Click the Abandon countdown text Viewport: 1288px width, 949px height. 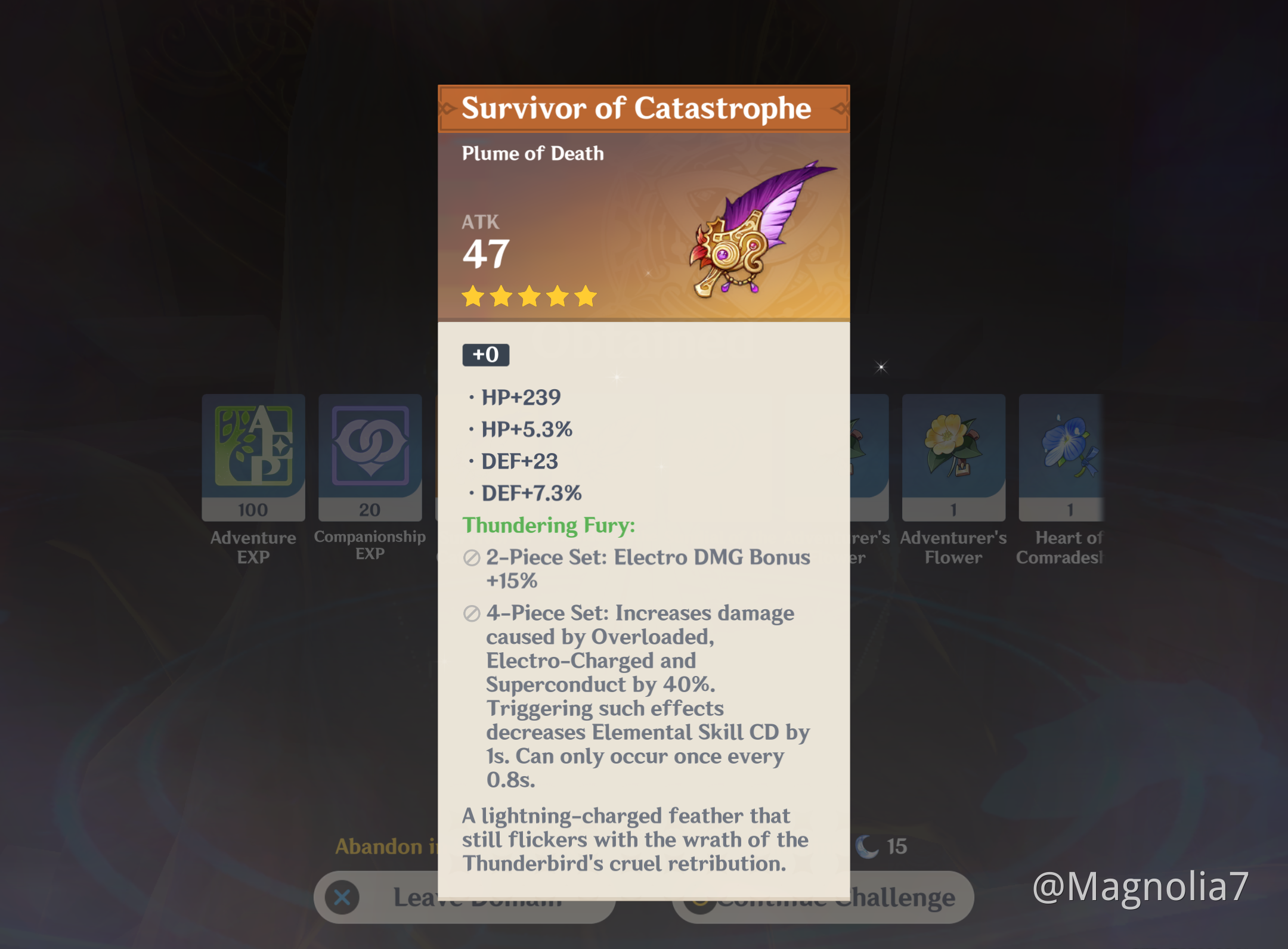coord(382,846)
